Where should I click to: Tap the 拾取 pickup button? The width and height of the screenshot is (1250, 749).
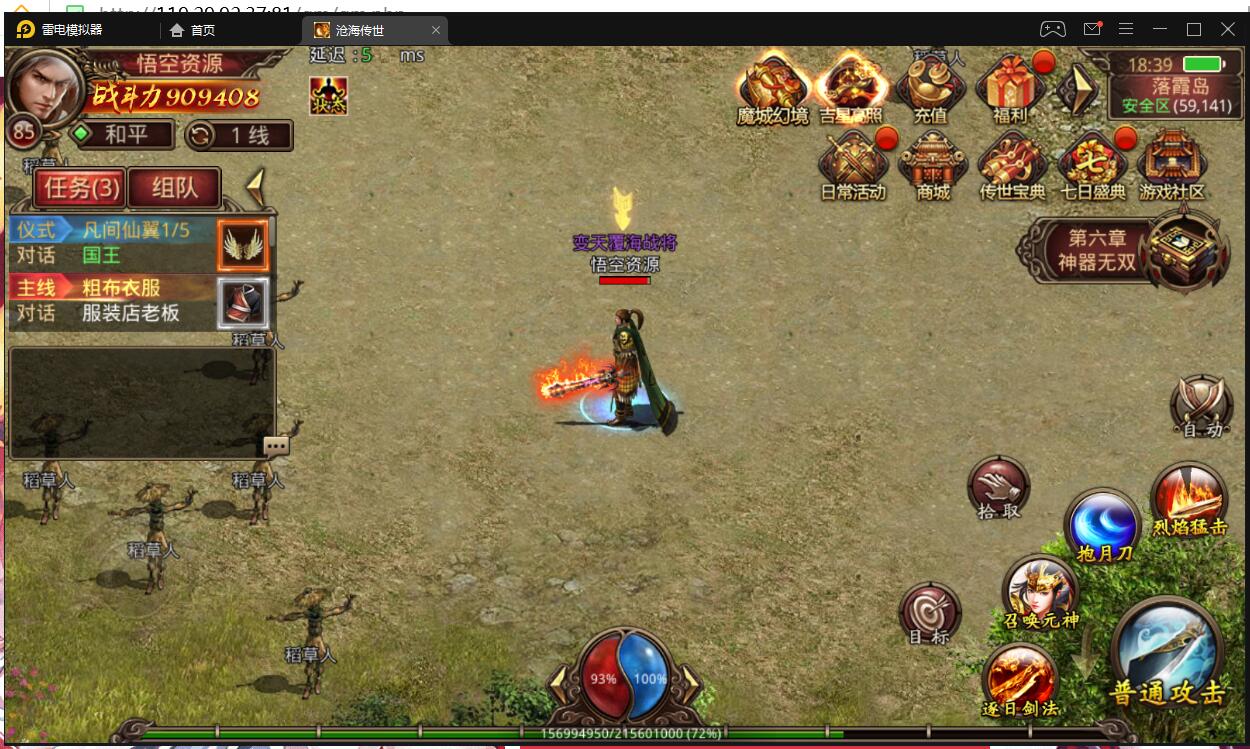pyautogui.click(x=998, y=488)
